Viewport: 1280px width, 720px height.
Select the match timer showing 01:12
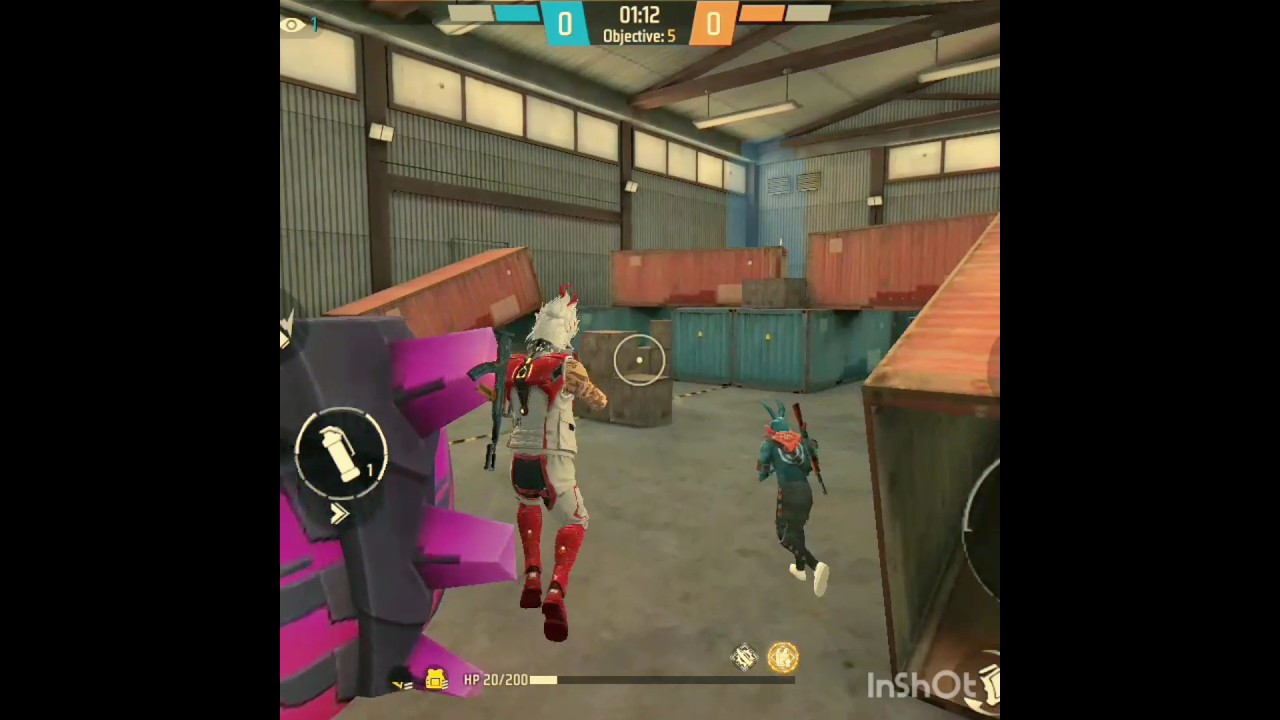[x=640, y=13]
